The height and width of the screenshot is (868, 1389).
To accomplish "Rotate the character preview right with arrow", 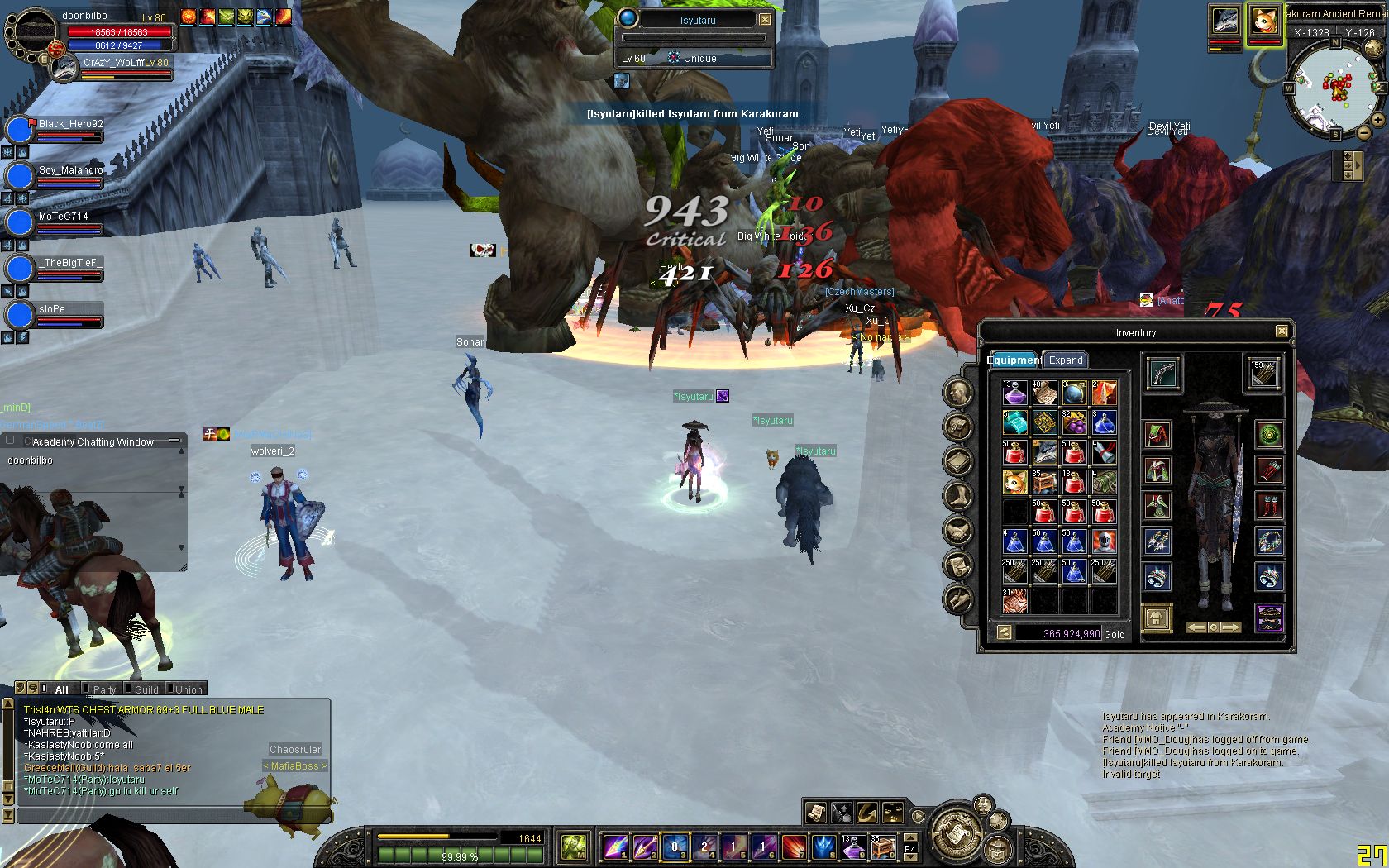I will (1232, 627).
